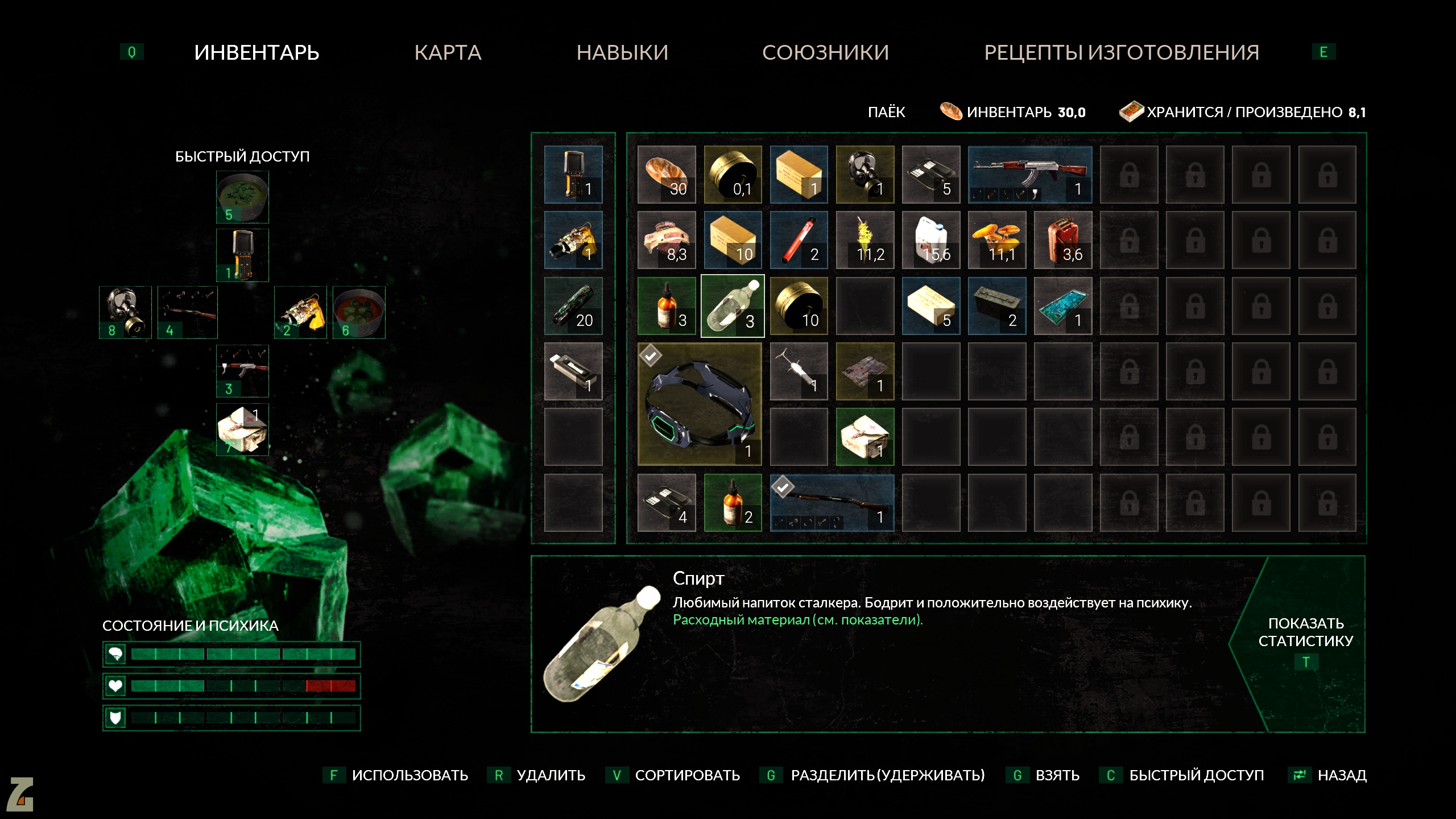
Task: Select the red jerrycan fuel slot
Action: [x=1063, y=240]
